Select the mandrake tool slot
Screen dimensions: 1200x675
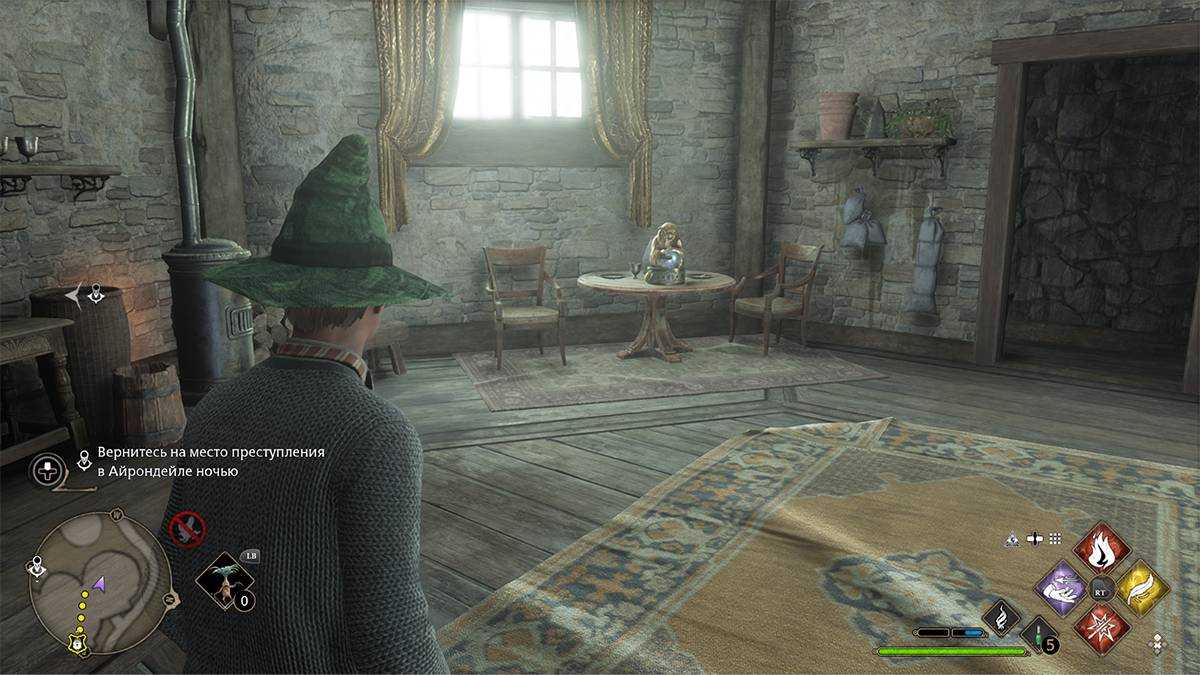point(223,580)
